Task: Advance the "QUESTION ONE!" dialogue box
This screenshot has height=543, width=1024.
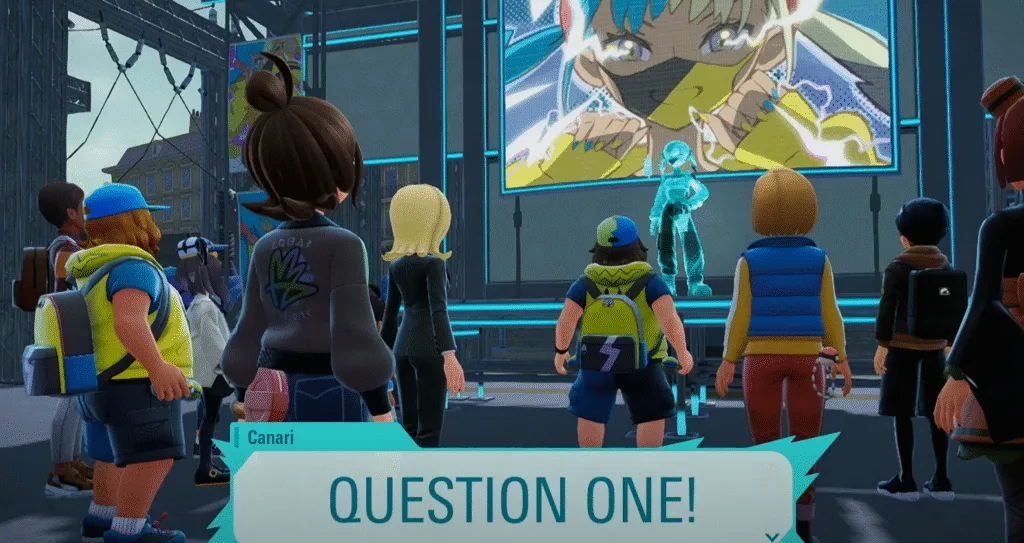Action: pos(512,497)
